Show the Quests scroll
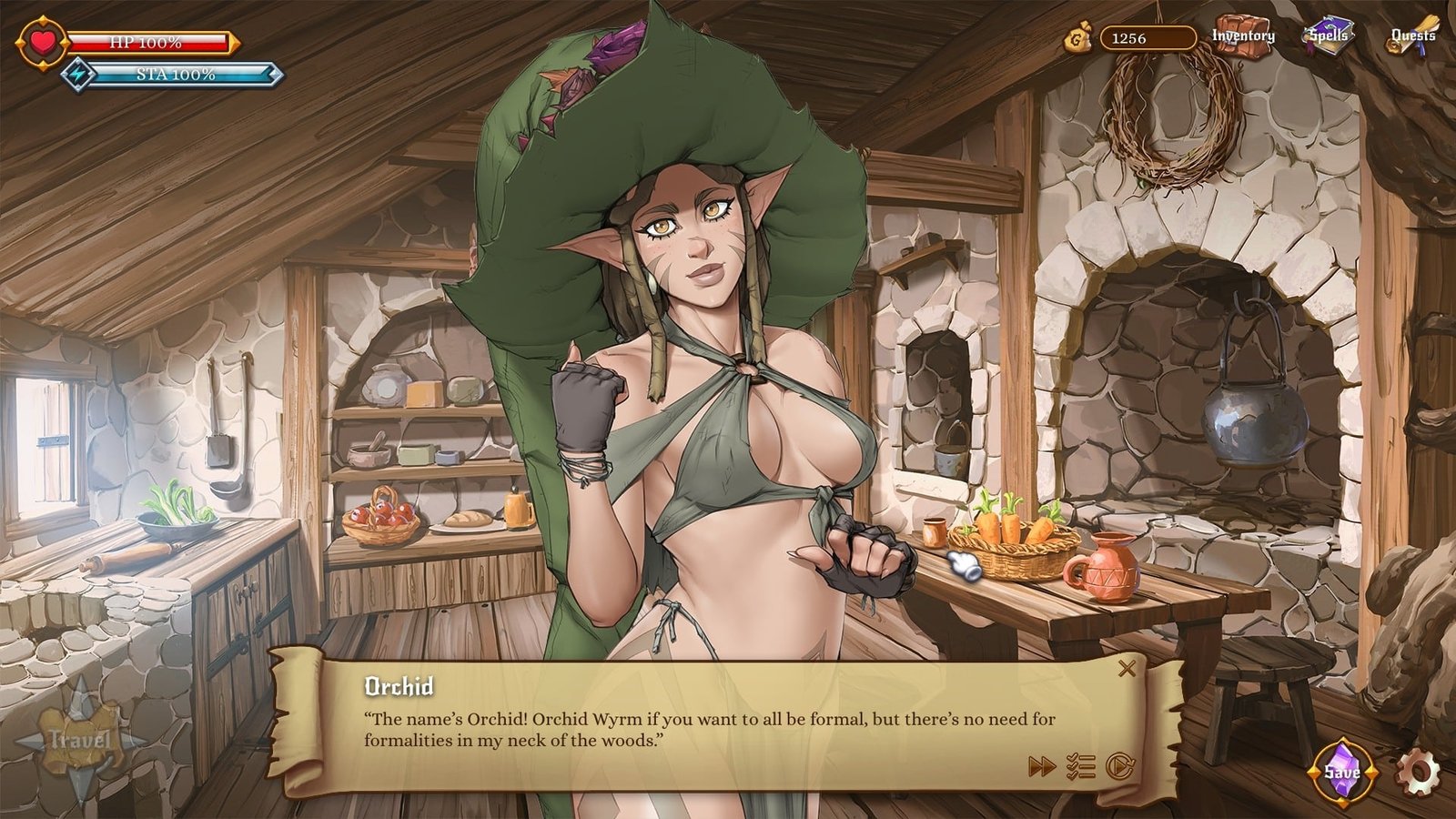The image size is (1456, 819). coord(1412,36)
